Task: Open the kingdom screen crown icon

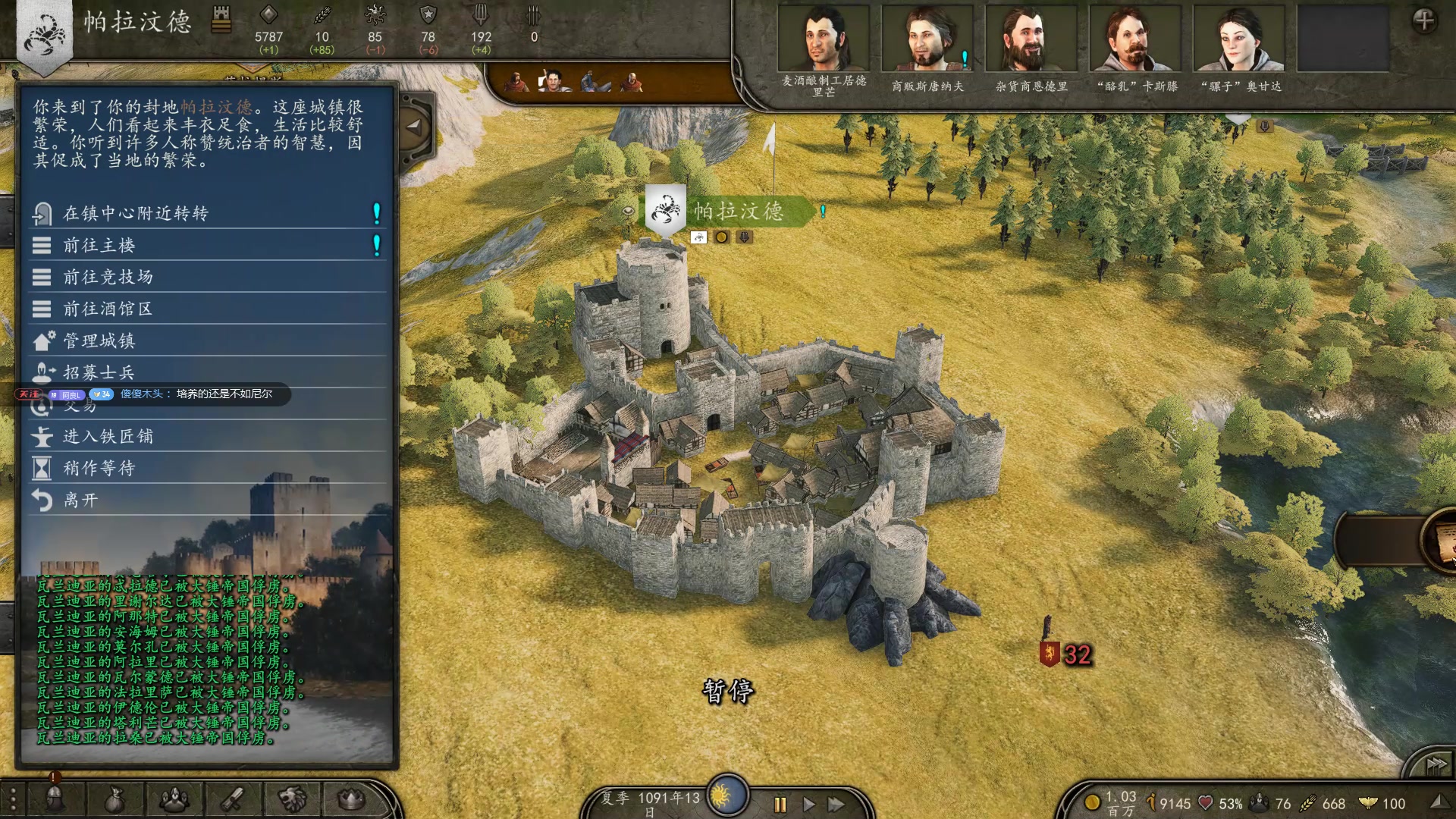Action: click(x=351, y=799)
